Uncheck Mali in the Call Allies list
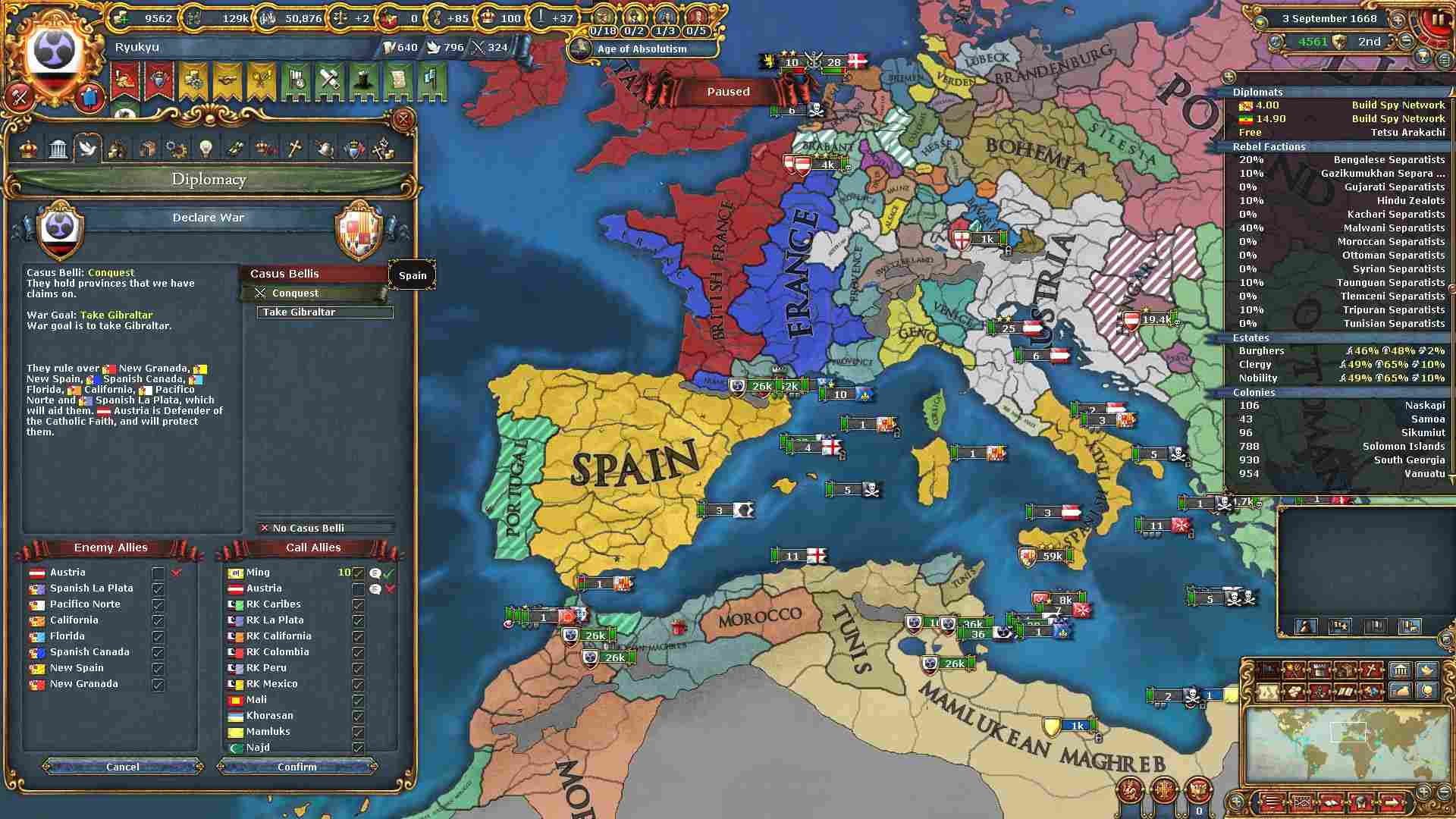Screen dimensions: 1456x819 358,701
